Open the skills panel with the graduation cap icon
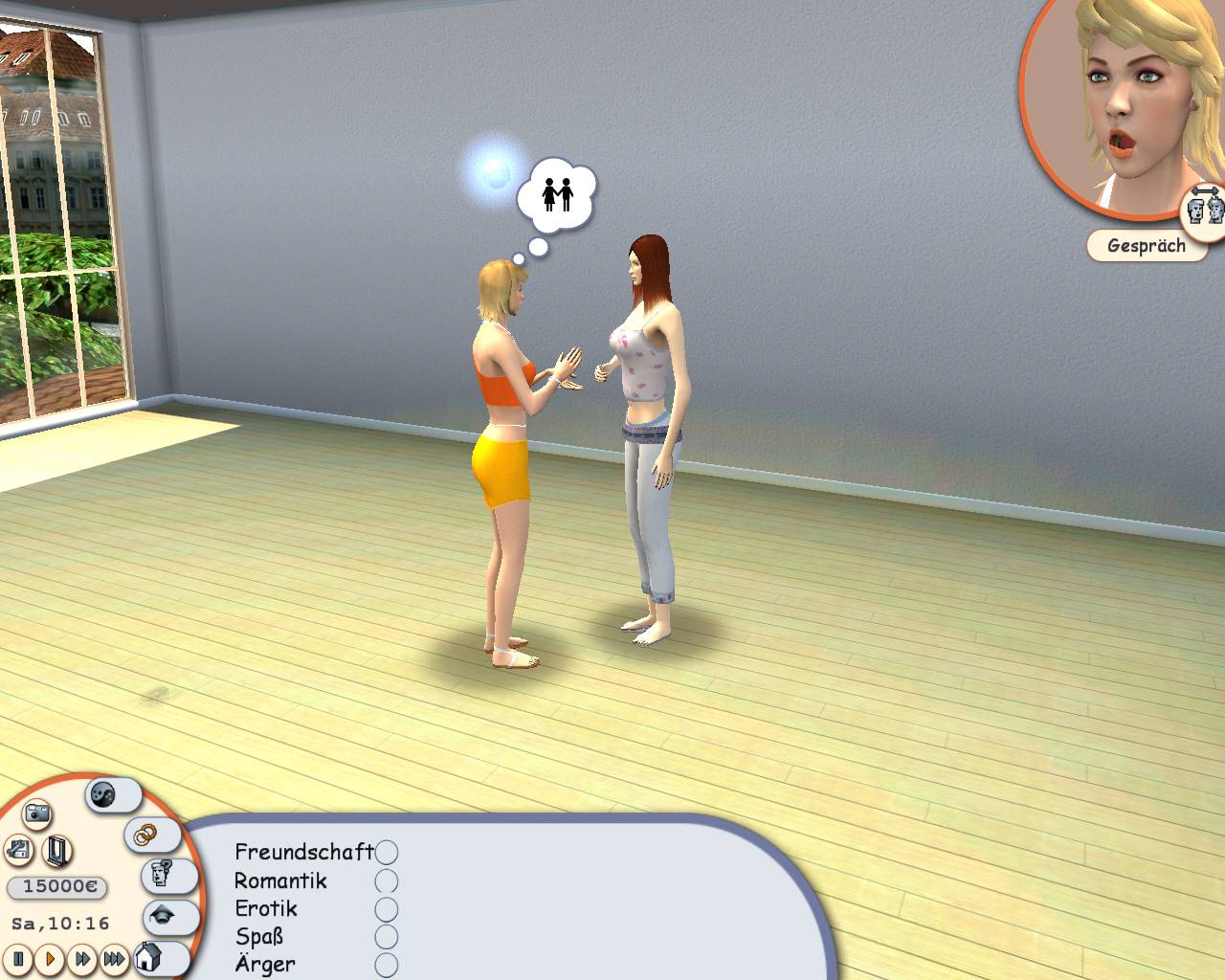The height and width of the screenshot is (980, 1225). [159, 917]
